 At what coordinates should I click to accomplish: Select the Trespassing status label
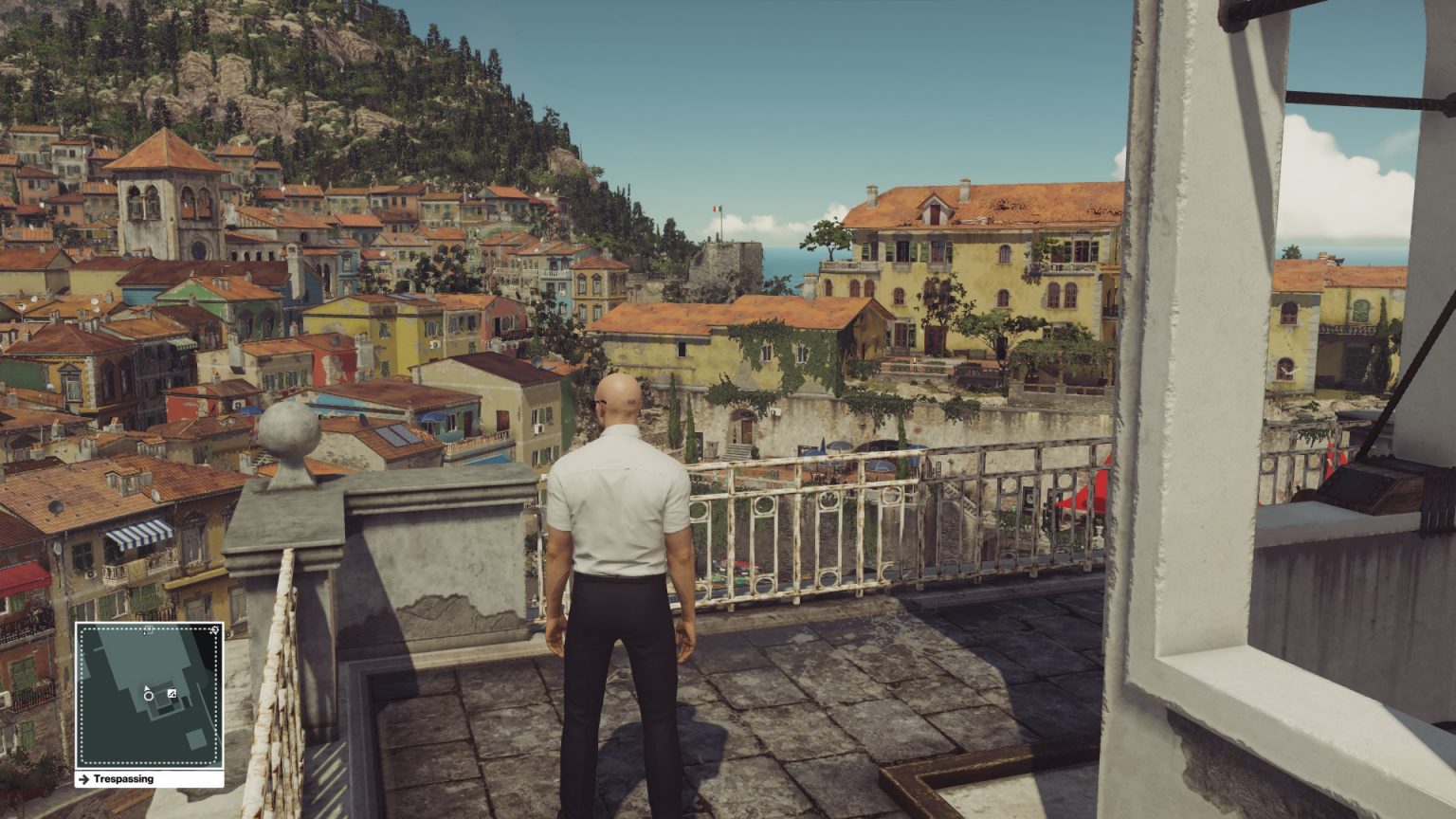point(123,779)
